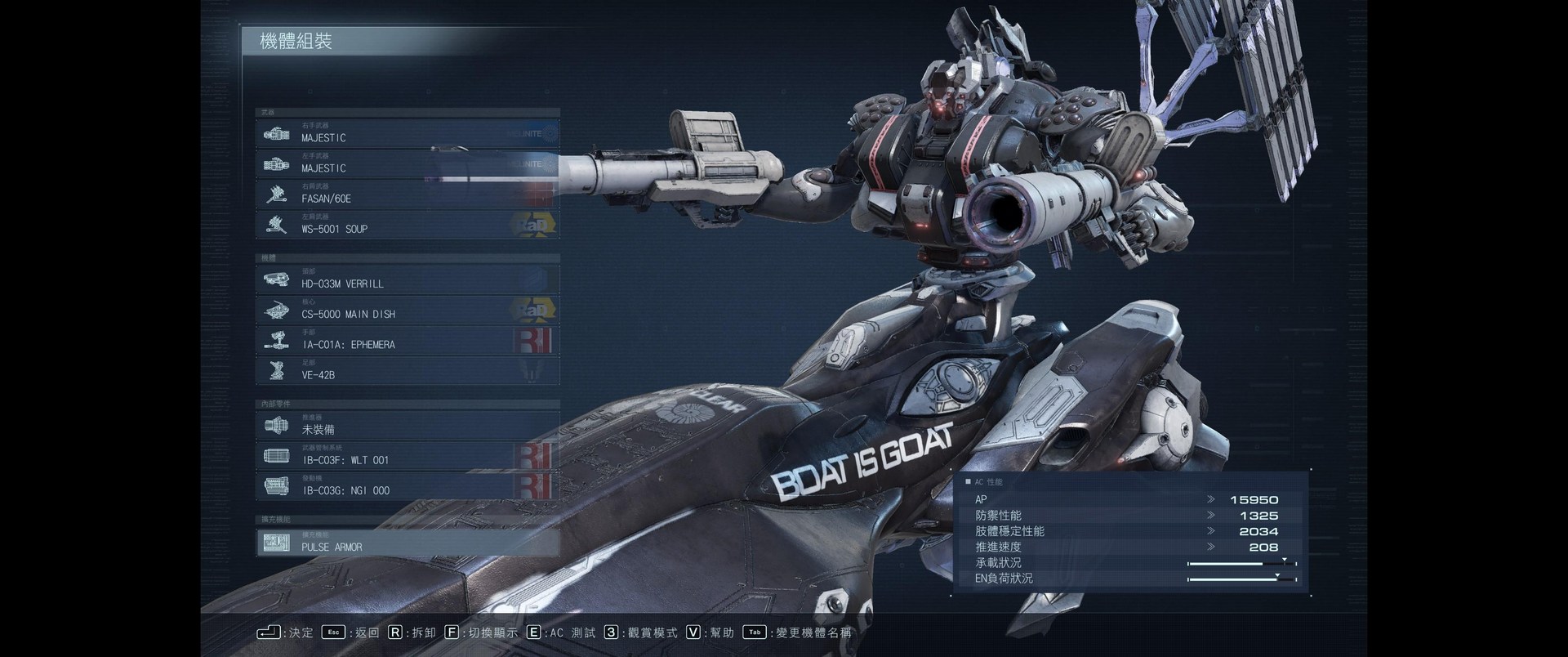Choose the IA-C01A: EPHEMERA arms slot

[x=407, y=341]
